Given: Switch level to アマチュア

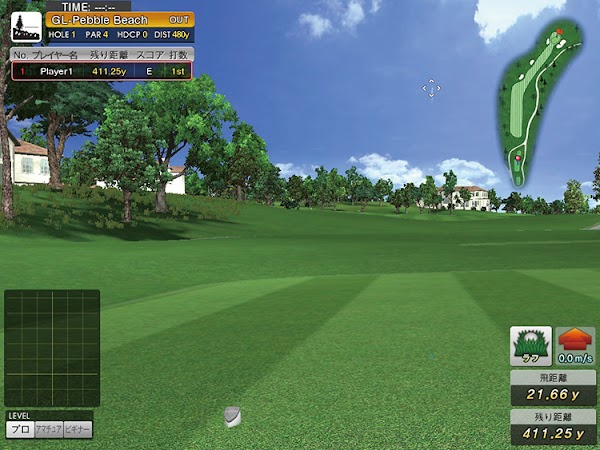Looking at the screenshot, I should pyautogui.click(x=48, y=429).
